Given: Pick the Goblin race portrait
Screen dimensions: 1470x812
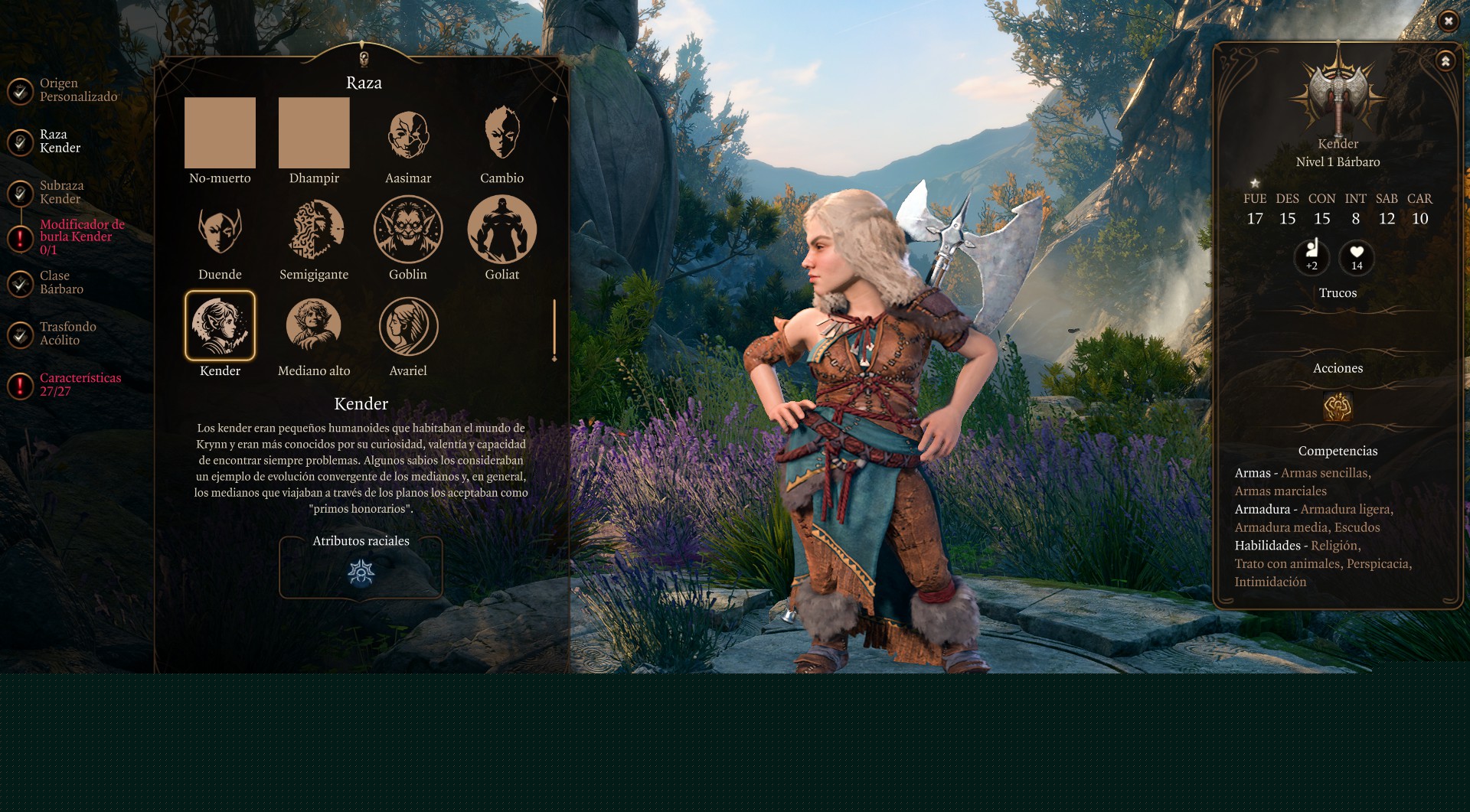Looking at the screenshot, I should 408,230.
